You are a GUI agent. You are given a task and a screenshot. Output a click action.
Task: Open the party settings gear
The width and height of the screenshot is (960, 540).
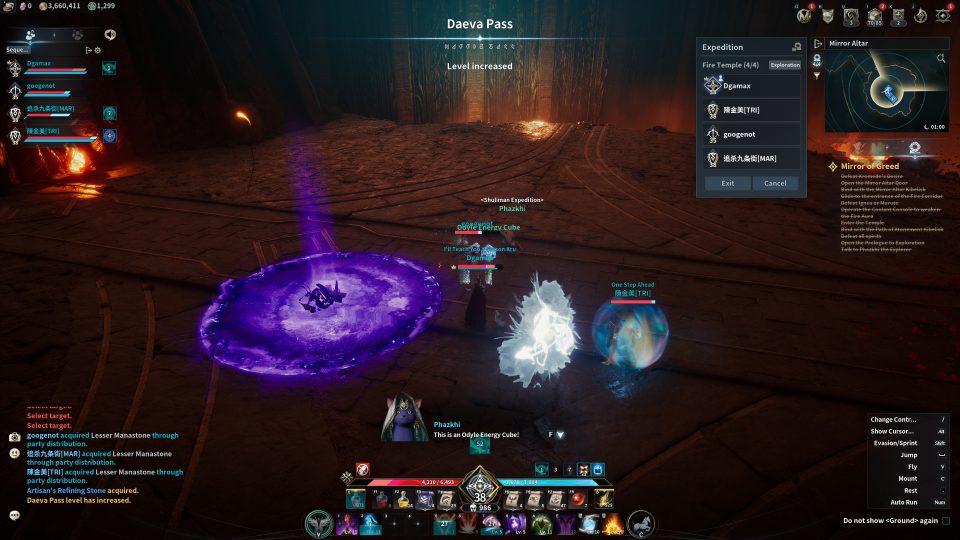pyautogui.click(x=97, y=50)
